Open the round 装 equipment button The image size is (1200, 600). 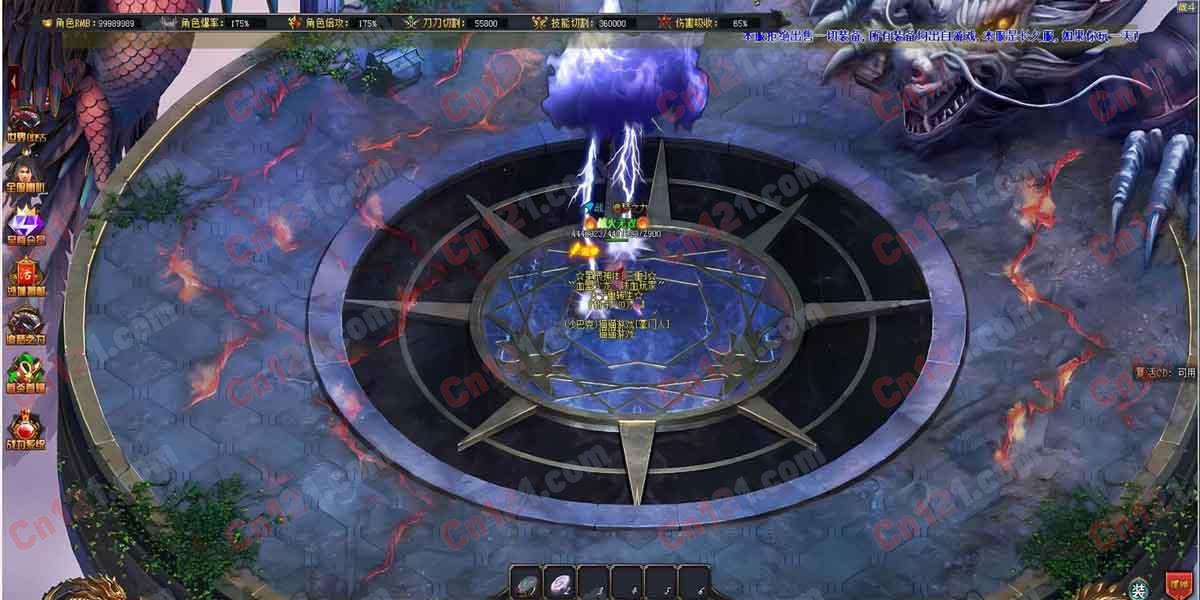pos(1139,587)
